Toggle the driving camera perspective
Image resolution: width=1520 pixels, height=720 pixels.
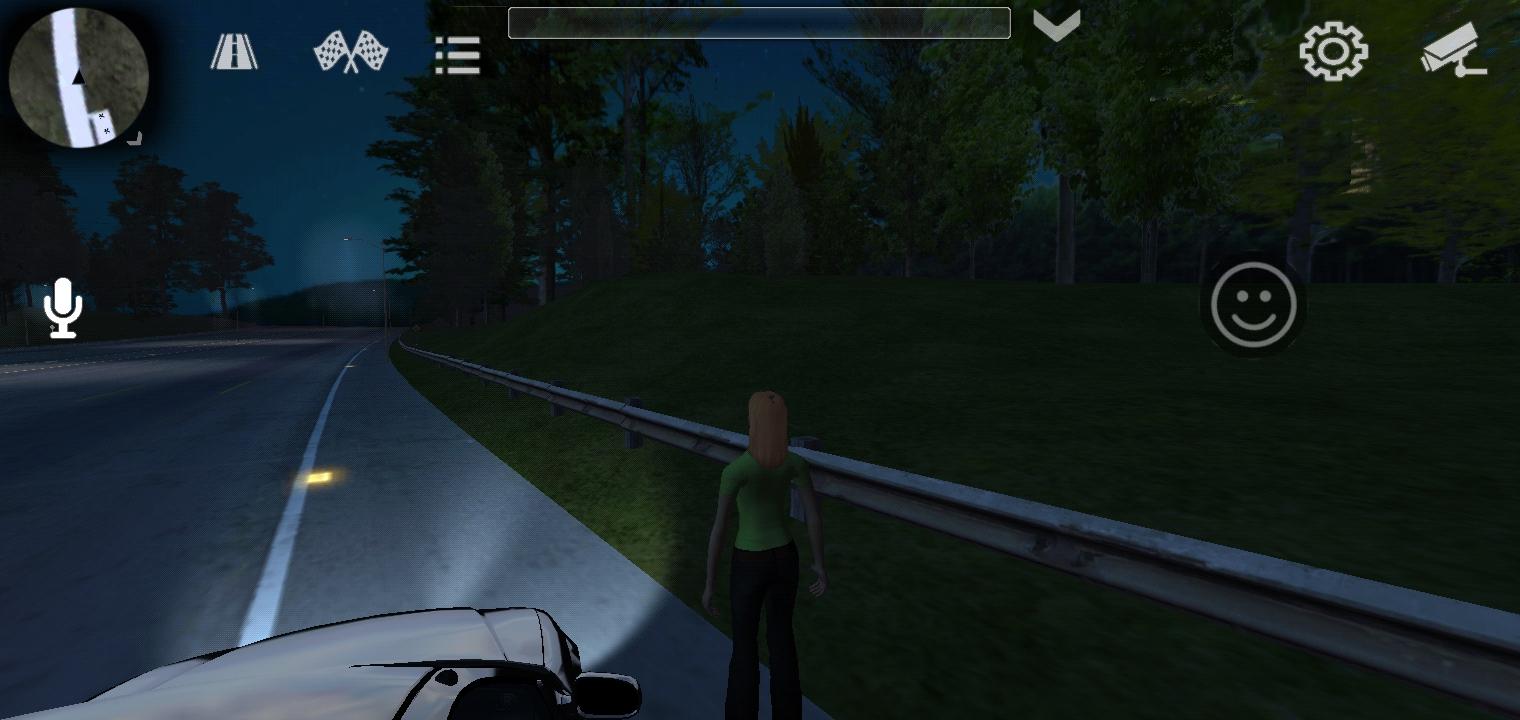click(1455, 50)
